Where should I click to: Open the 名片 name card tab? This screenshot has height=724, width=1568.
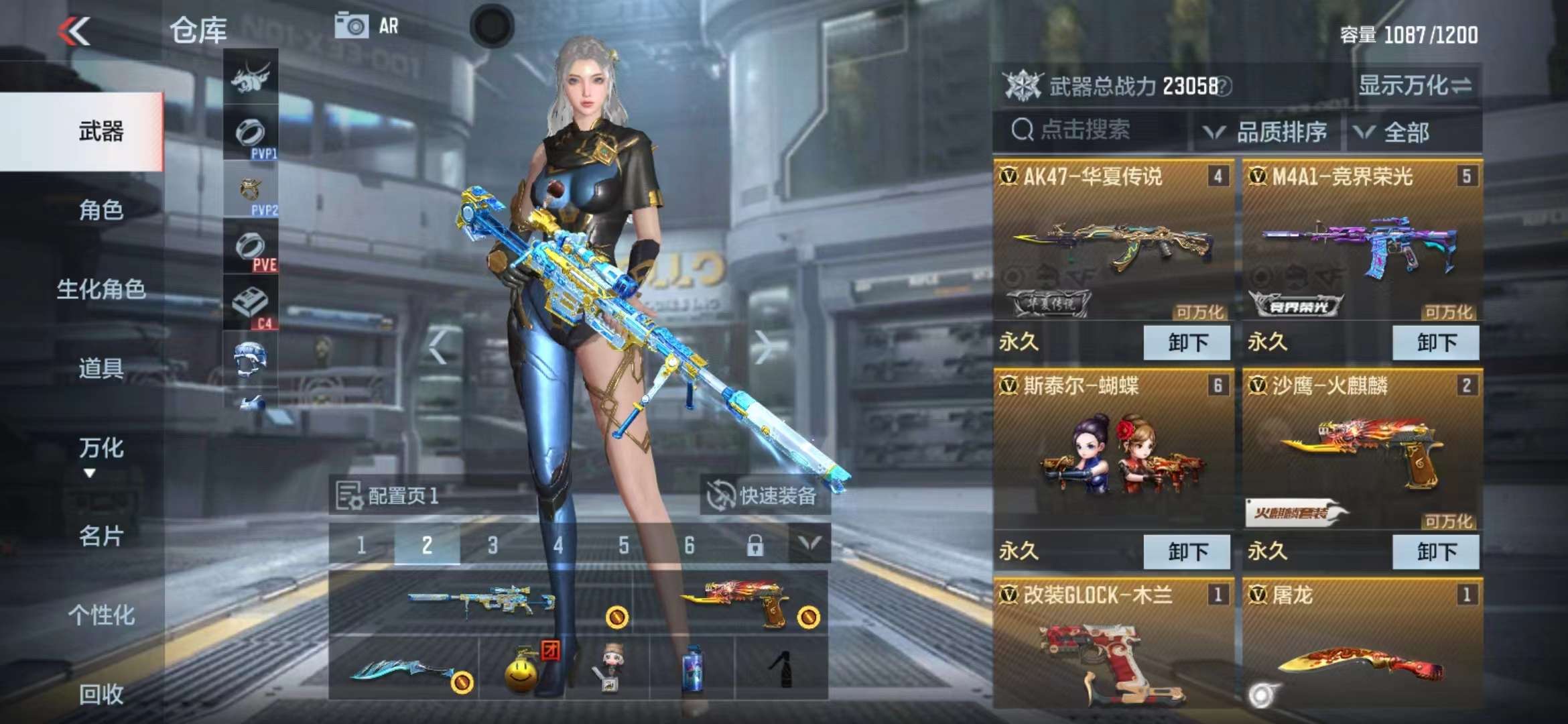pyautogui.click(x=101, y=536)
